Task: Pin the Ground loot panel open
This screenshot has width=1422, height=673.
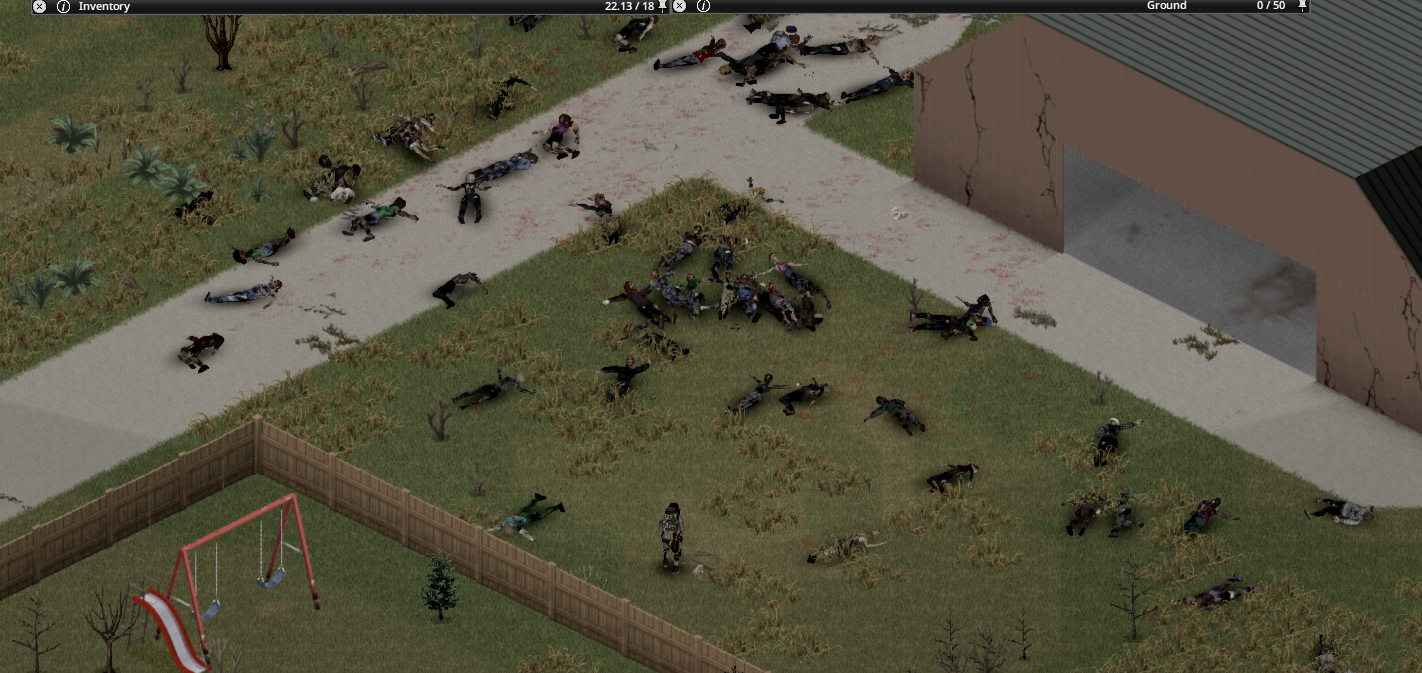Action: click(x=1302, y=6)
